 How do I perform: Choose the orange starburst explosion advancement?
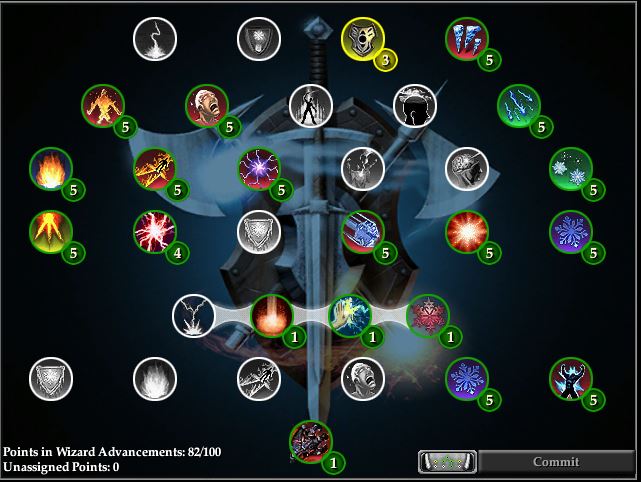click(466, 231)
